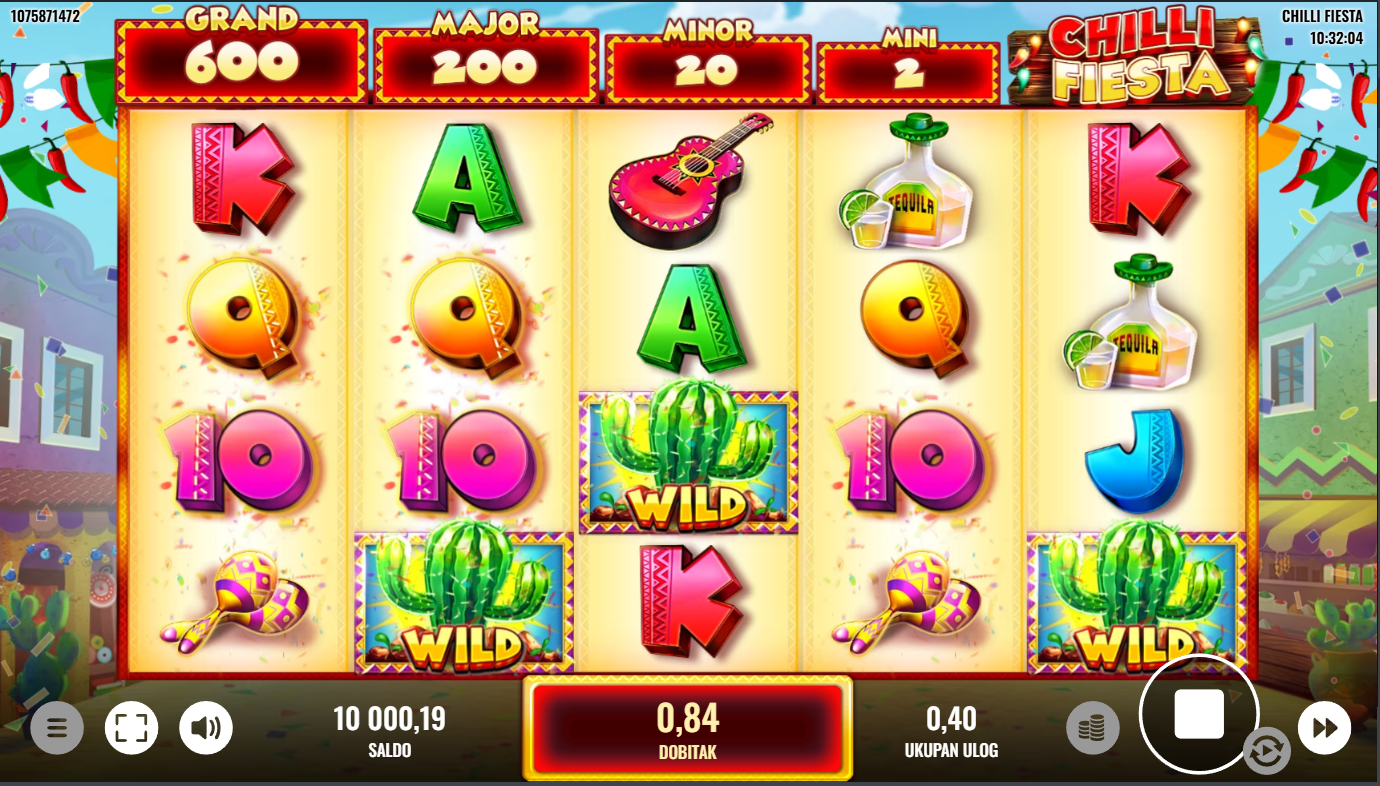This screenshot has width=1380, height=786.
Task: Open the coin stack bet settings
Action: pyautogui.click(x=1092, y=728)
